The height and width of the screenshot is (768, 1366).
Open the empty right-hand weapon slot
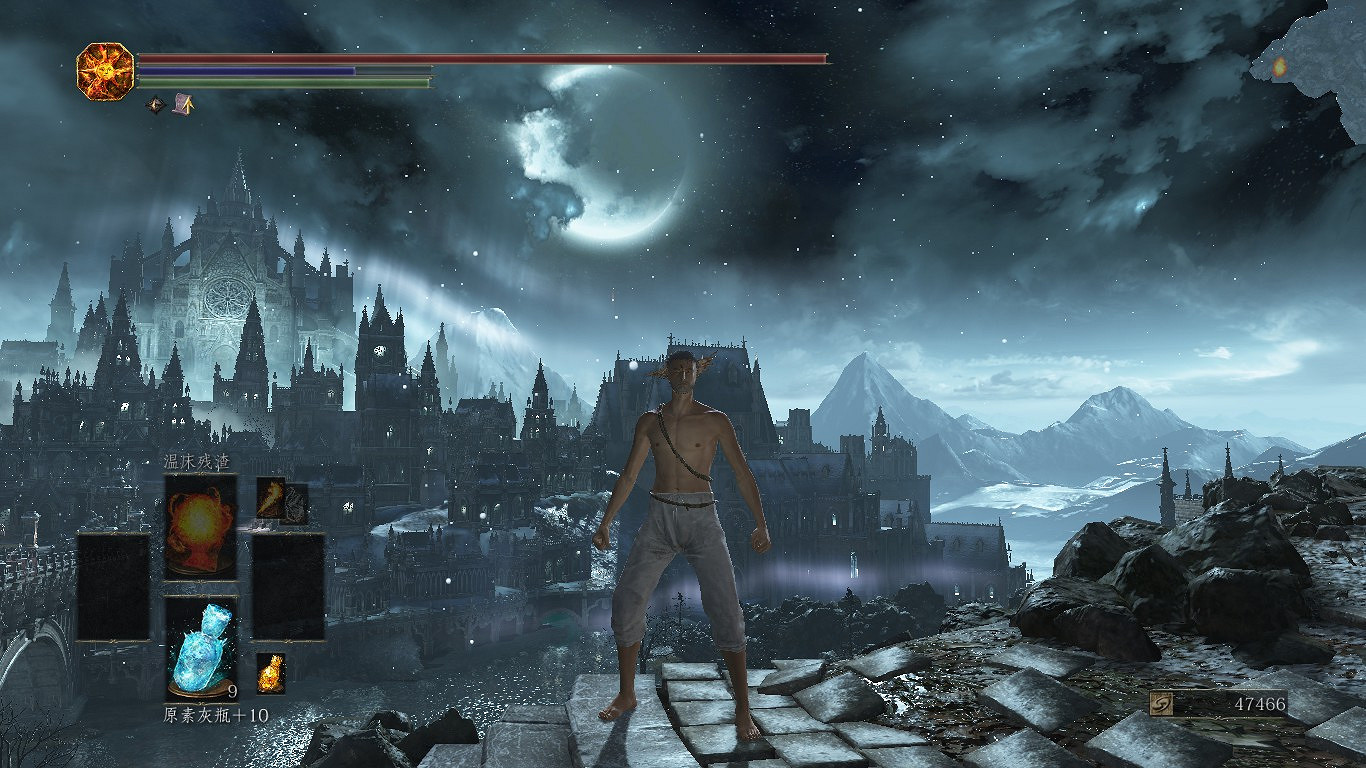coord(288,587)
